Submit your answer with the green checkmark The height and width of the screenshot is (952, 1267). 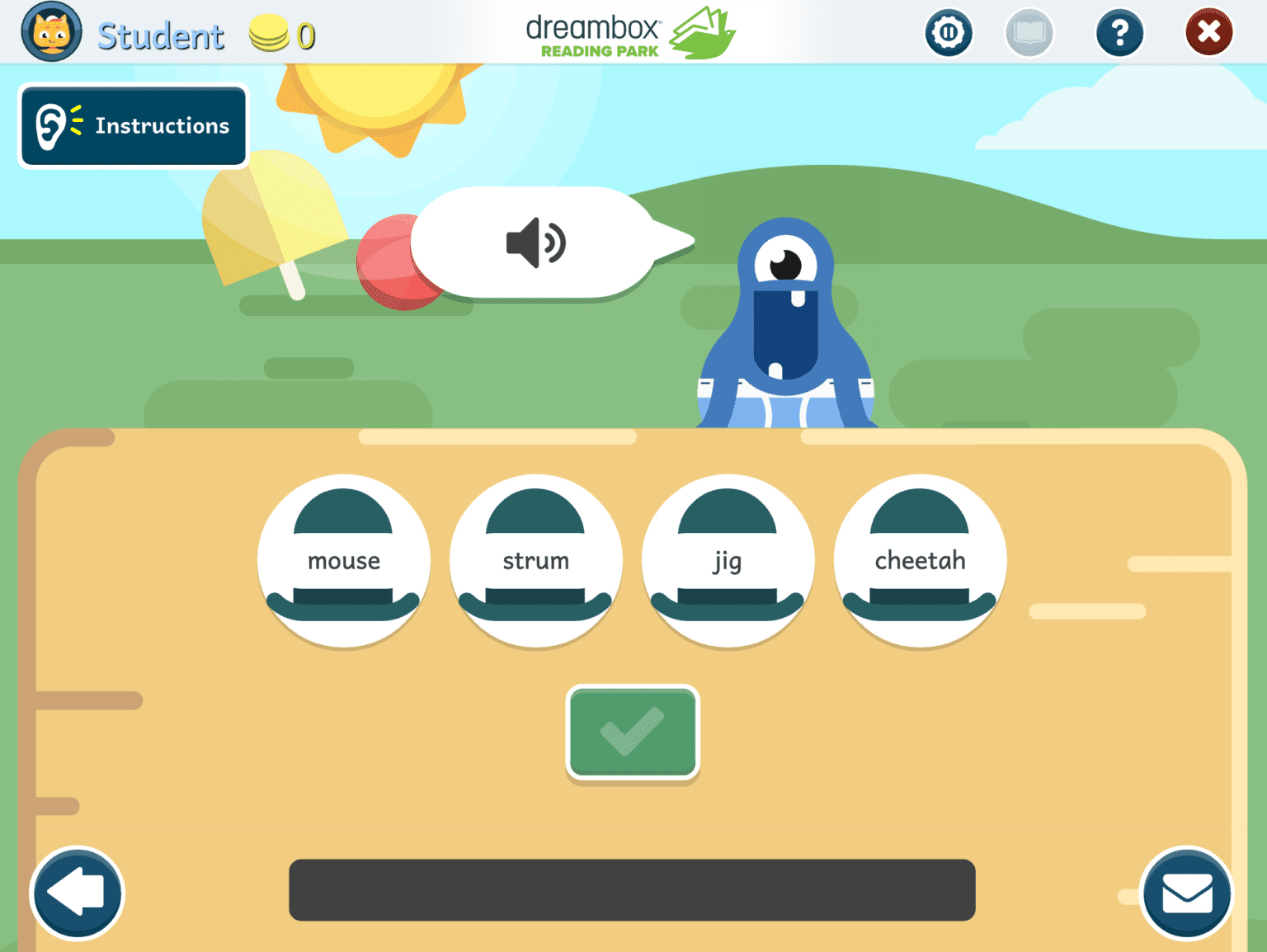point(632,733)
